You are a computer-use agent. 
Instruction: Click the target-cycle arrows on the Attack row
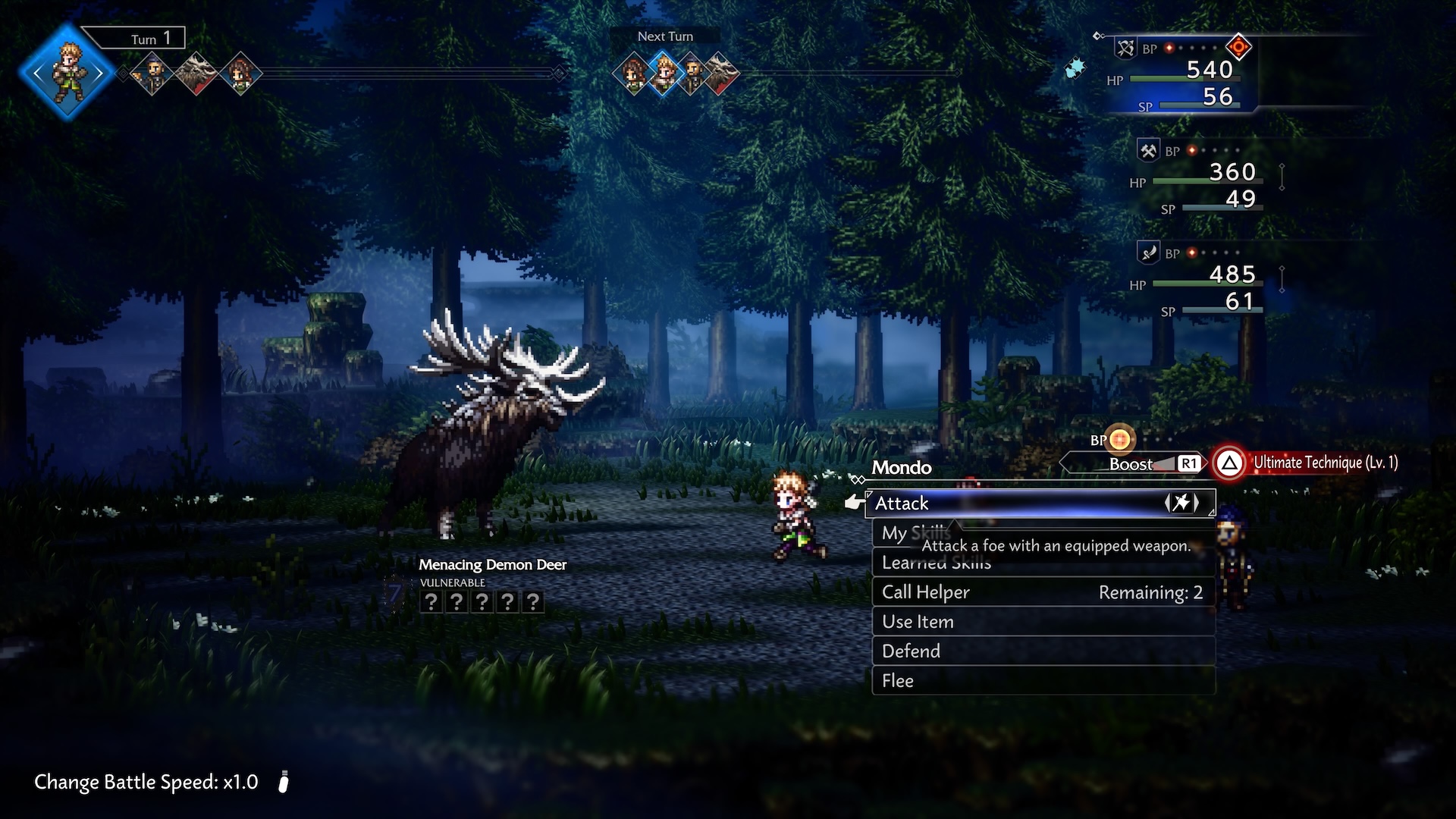(x=1181, y=502)
